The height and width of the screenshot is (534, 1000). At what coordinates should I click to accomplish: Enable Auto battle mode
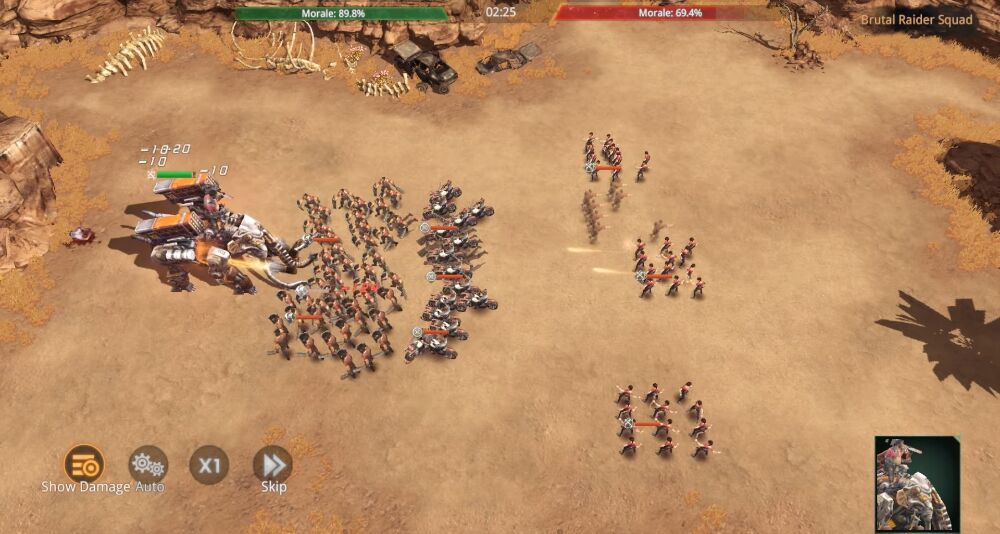(x=148, y=465)
